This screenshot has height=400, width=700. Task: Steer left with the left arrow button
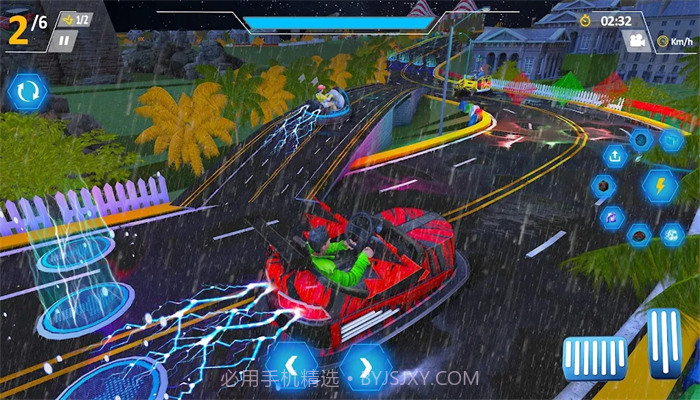pyautogui.click(x=291, y=366)
